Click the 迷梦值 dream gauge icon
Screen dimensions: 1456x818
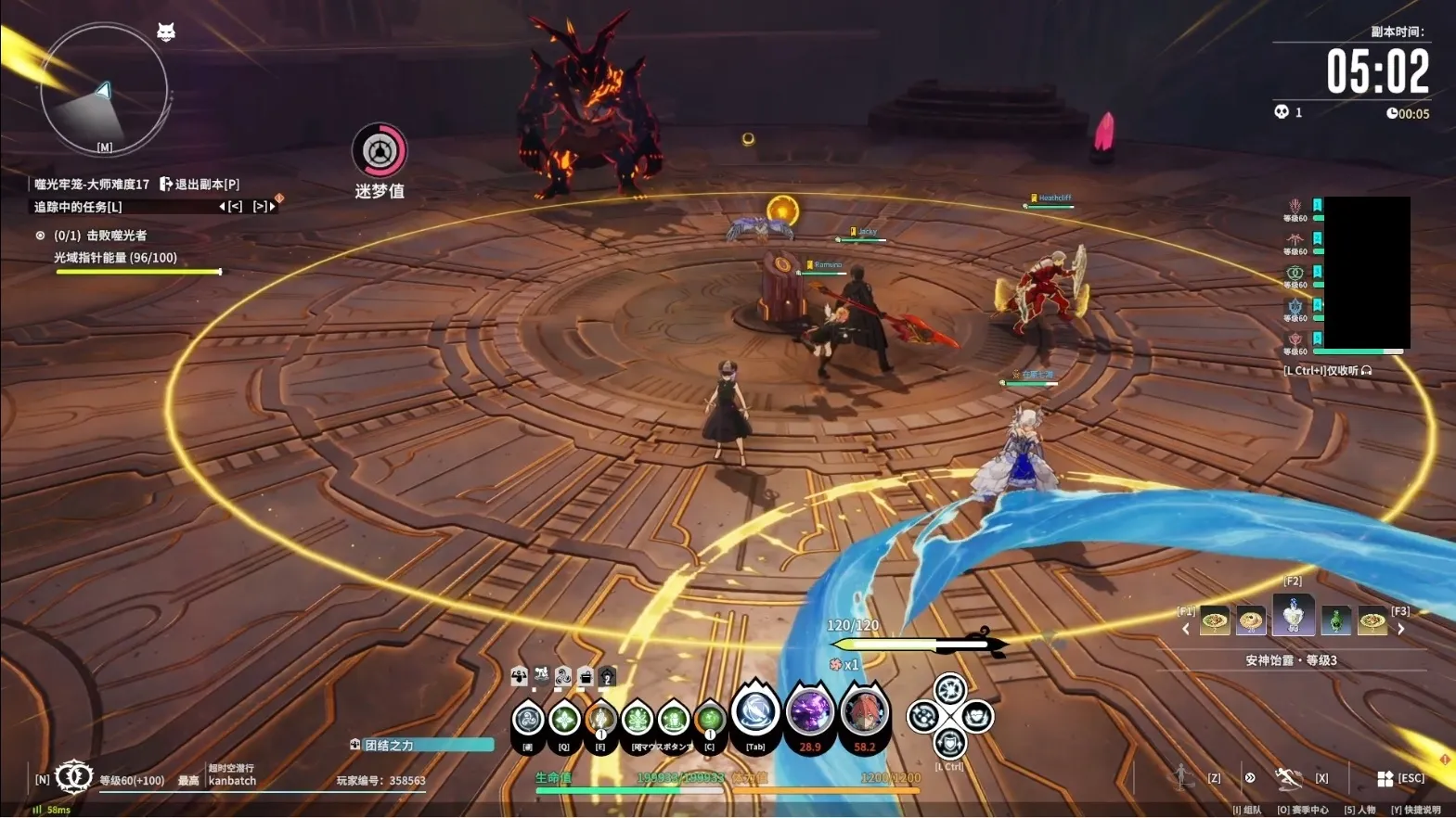pos(379,151)
